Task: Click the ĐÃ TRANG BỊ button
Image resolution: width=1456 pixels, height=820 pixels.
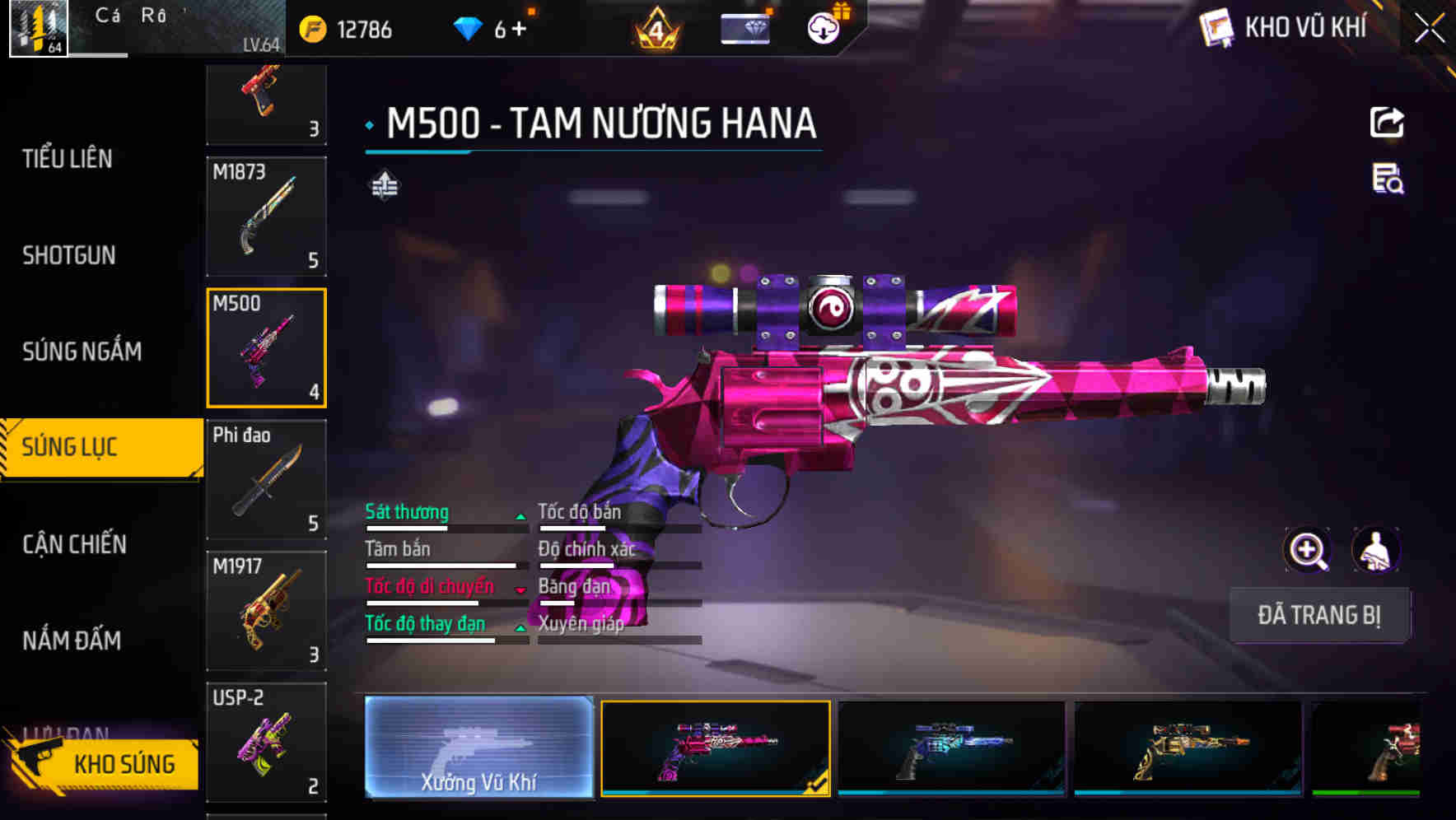Action: (x=1319, y=615)
